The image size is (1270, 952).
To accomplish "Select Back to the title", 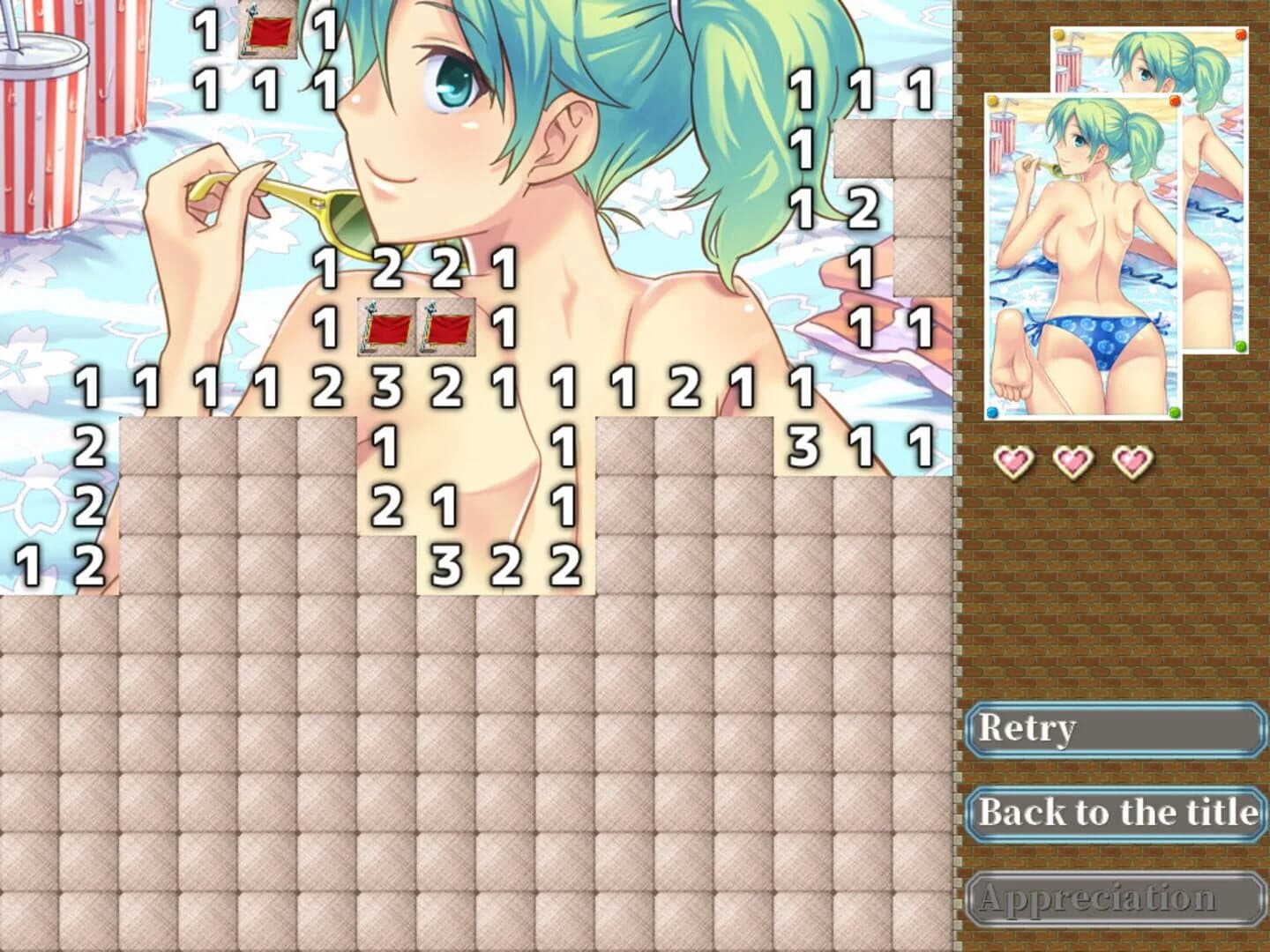I will click(1116, 813).
